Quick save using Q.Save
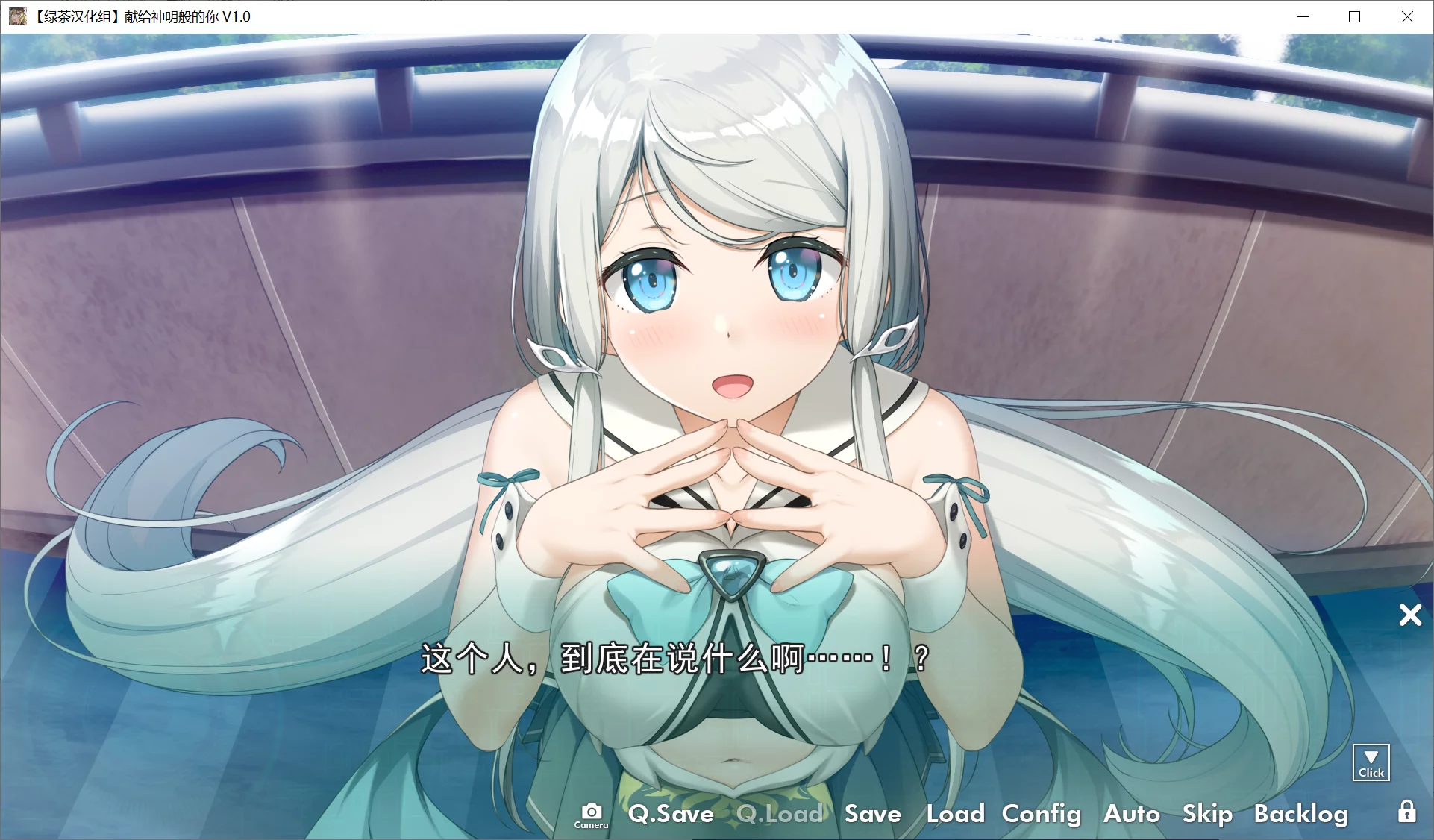The width and height of the screenshot is (1434, 840). (x=671, y=814)
